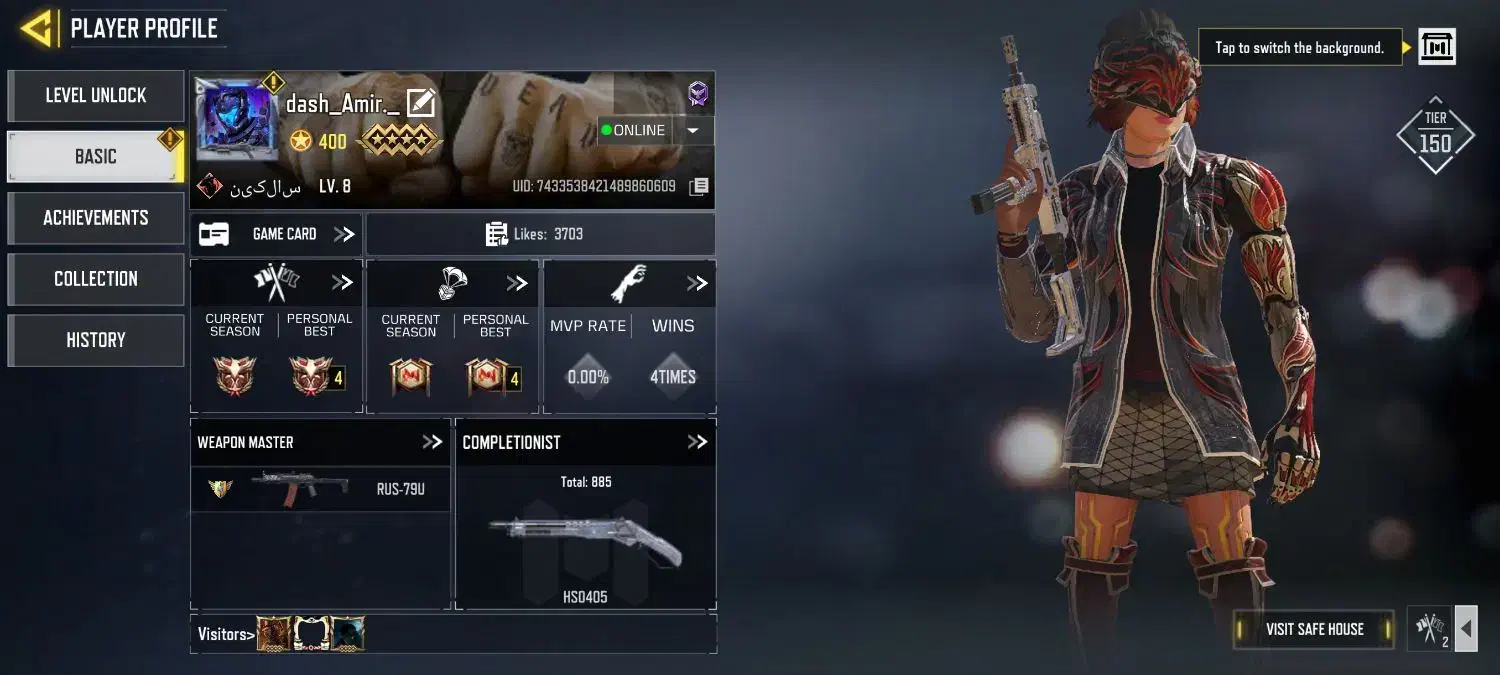Open the Achievements tab
Screen dimensions: 1500x675
(96, 218)
